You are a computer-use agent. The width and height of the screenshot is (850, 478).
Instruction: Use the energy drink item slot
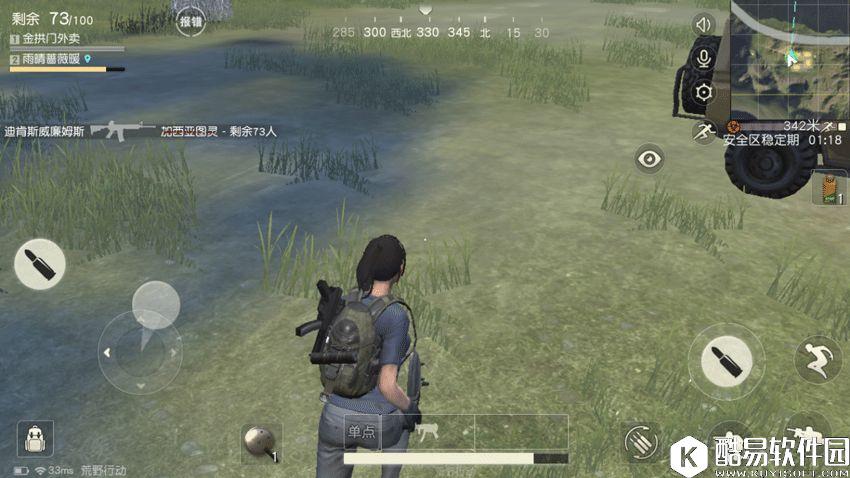[x=829, y=190]
